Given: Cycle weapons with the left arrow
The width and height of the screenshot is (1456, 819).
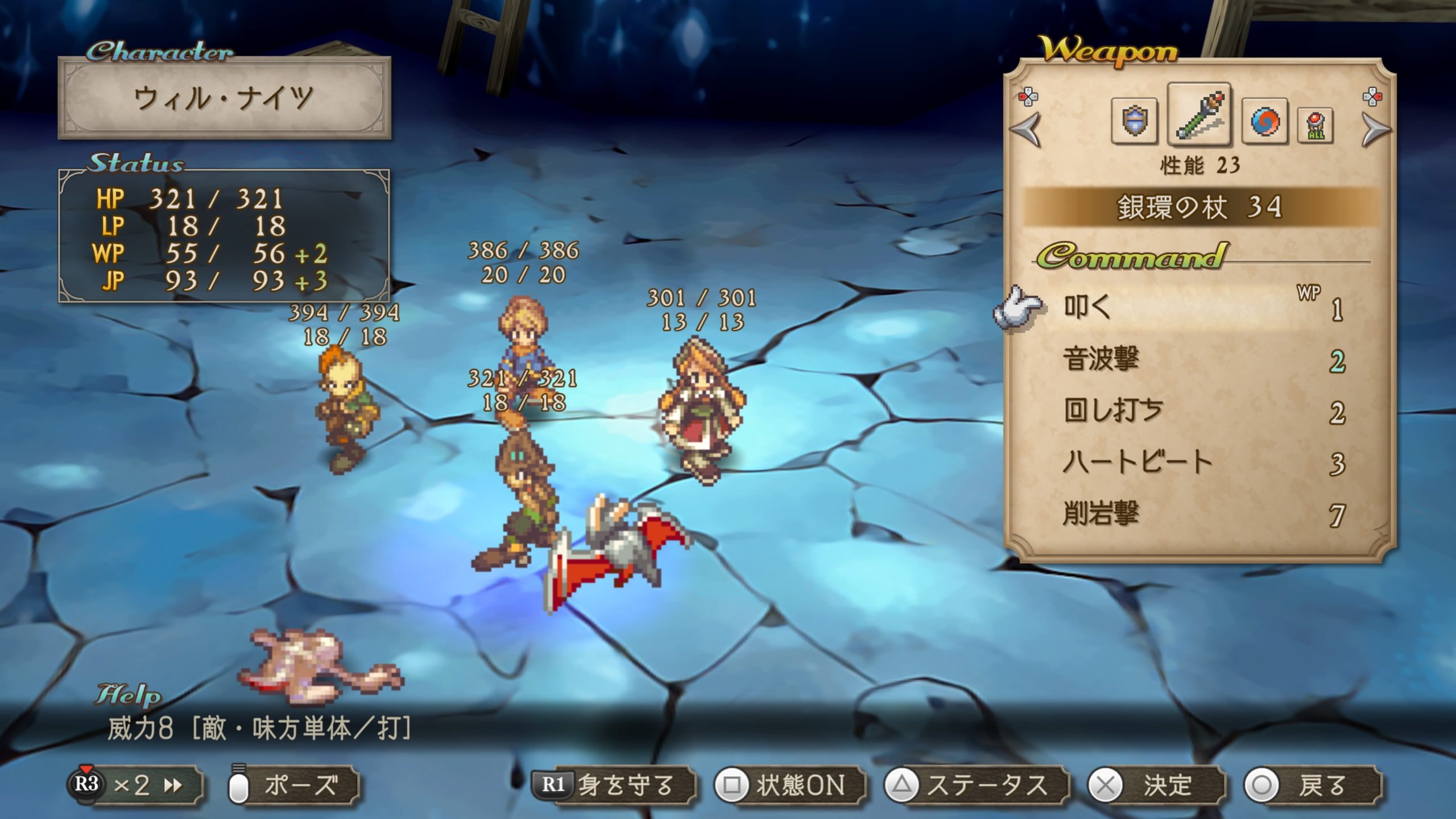Looking at the screenshot, I should point(1027,130).
